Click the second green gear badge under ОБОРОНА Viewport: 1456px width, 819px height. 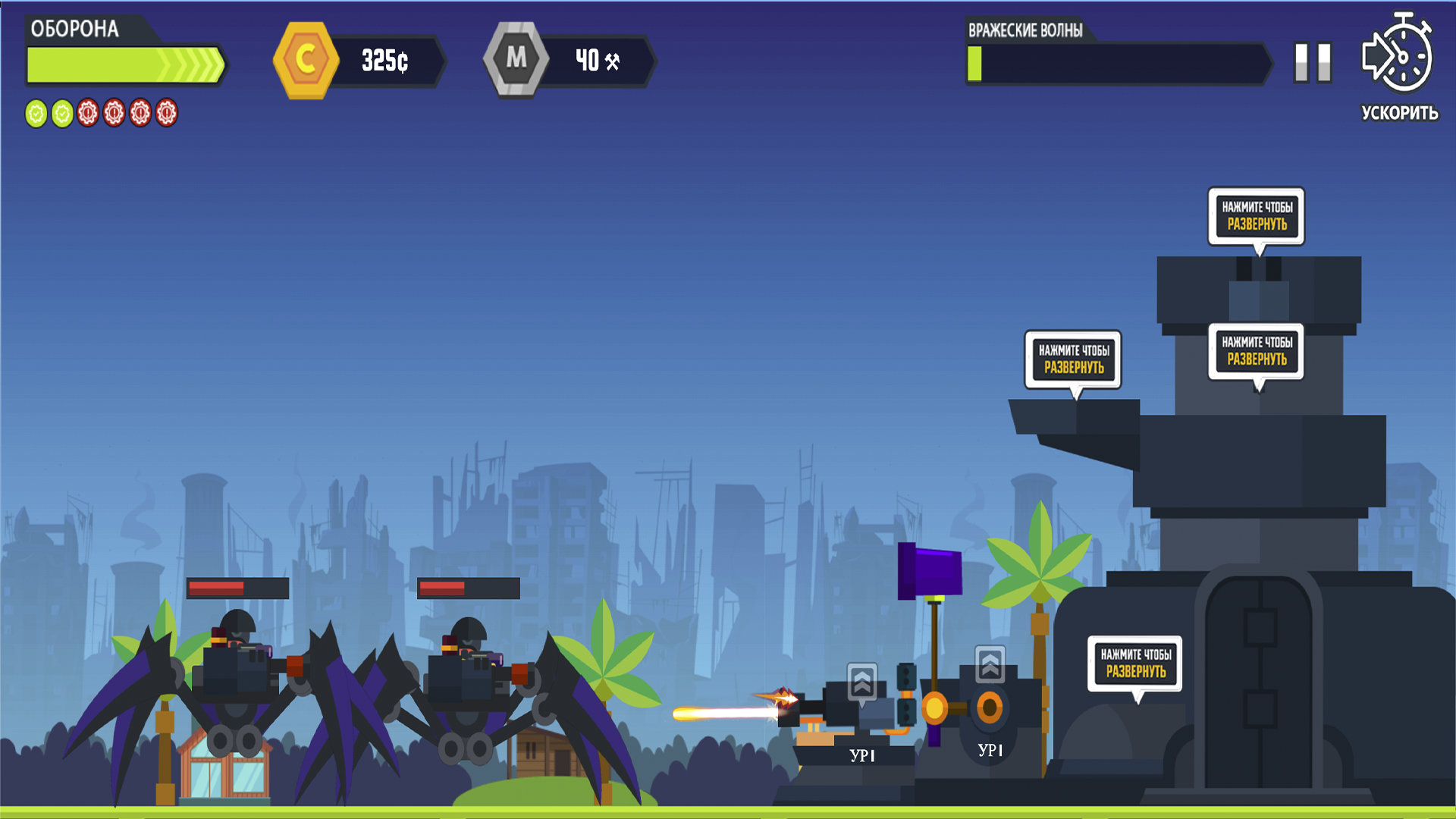[x=61, y=115]
